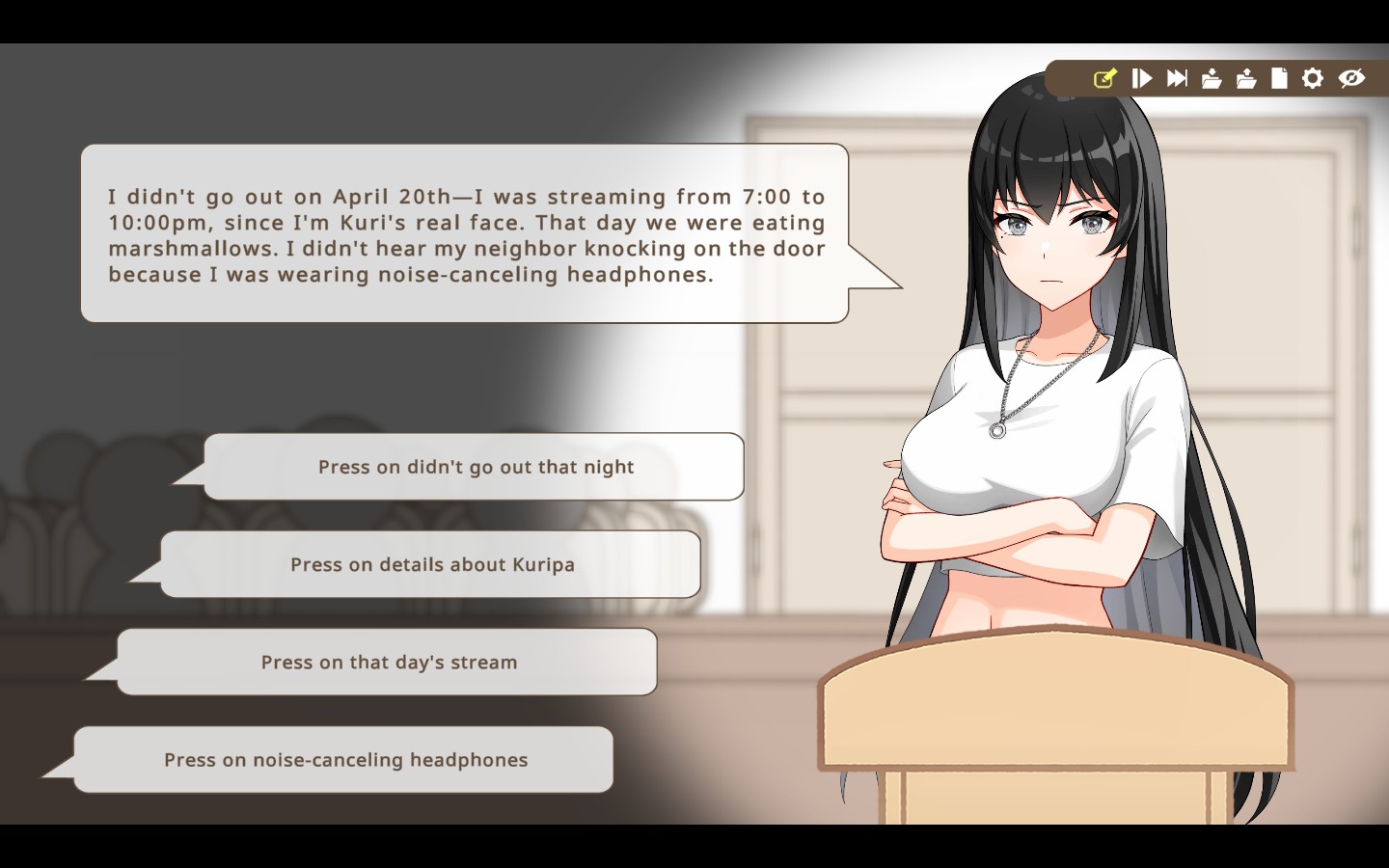Screen dimensions: 1389x868
Task: Select the highlighted yellow edit pencil icon
Action: coord(1106,78)
